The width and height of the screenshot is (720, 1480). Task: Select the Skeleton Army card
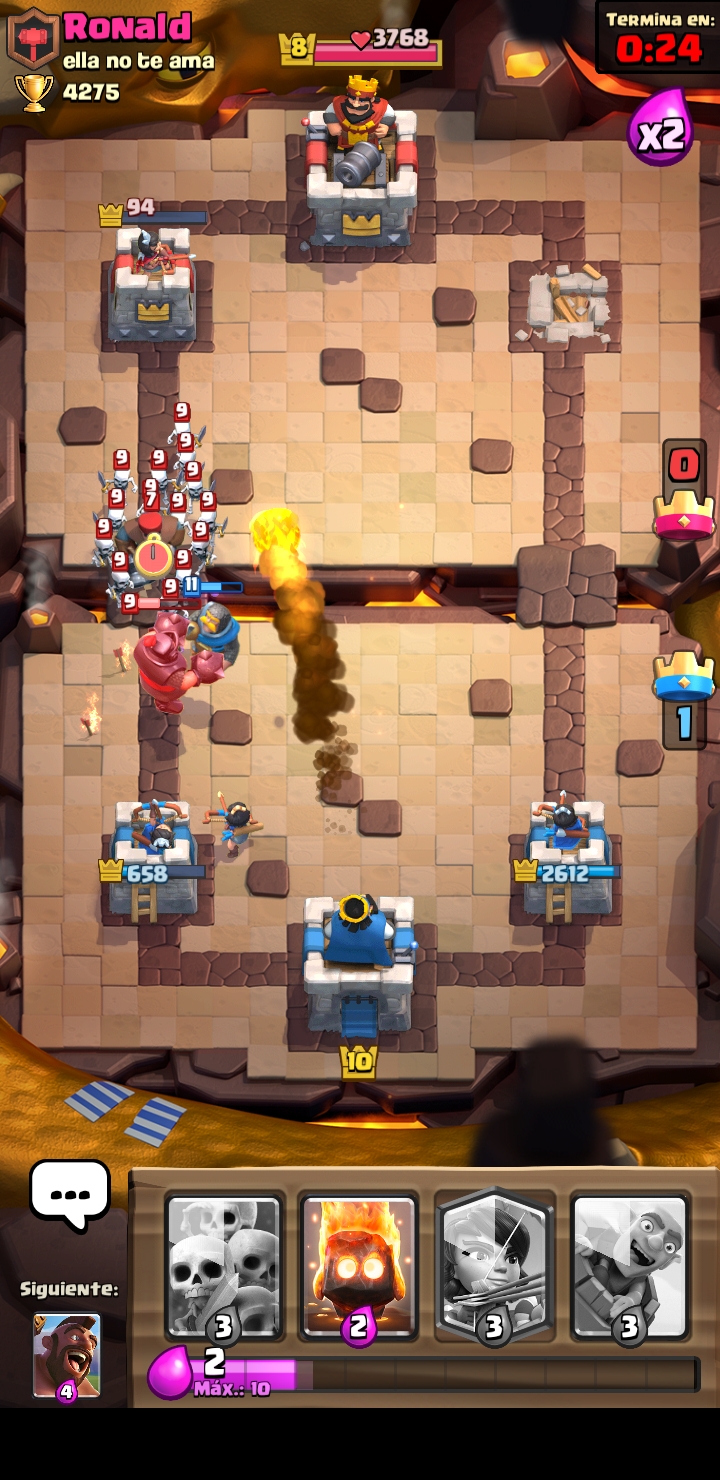pyautogui.click(x=224, y=1266)
